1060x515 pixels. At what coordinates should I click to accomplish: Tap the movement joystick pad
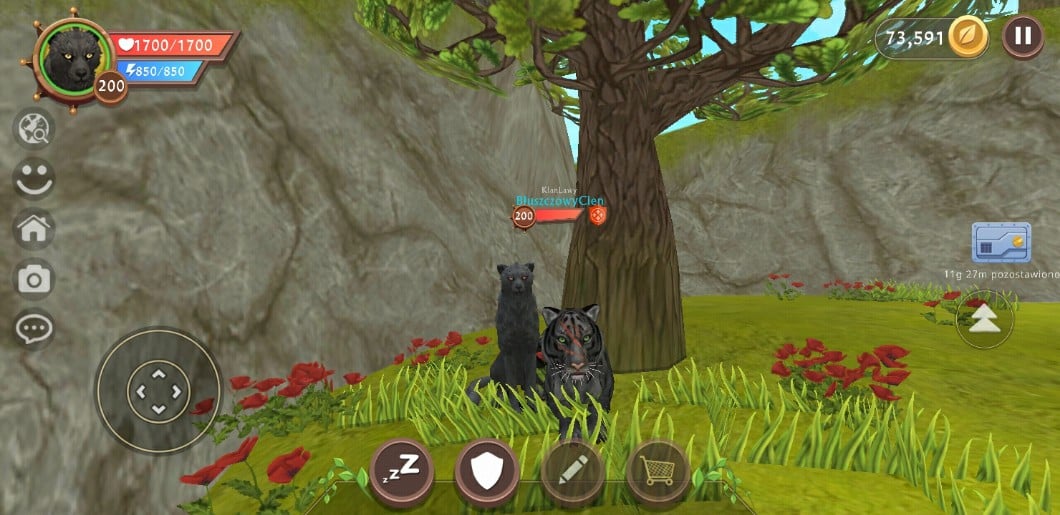coord(157,390)
